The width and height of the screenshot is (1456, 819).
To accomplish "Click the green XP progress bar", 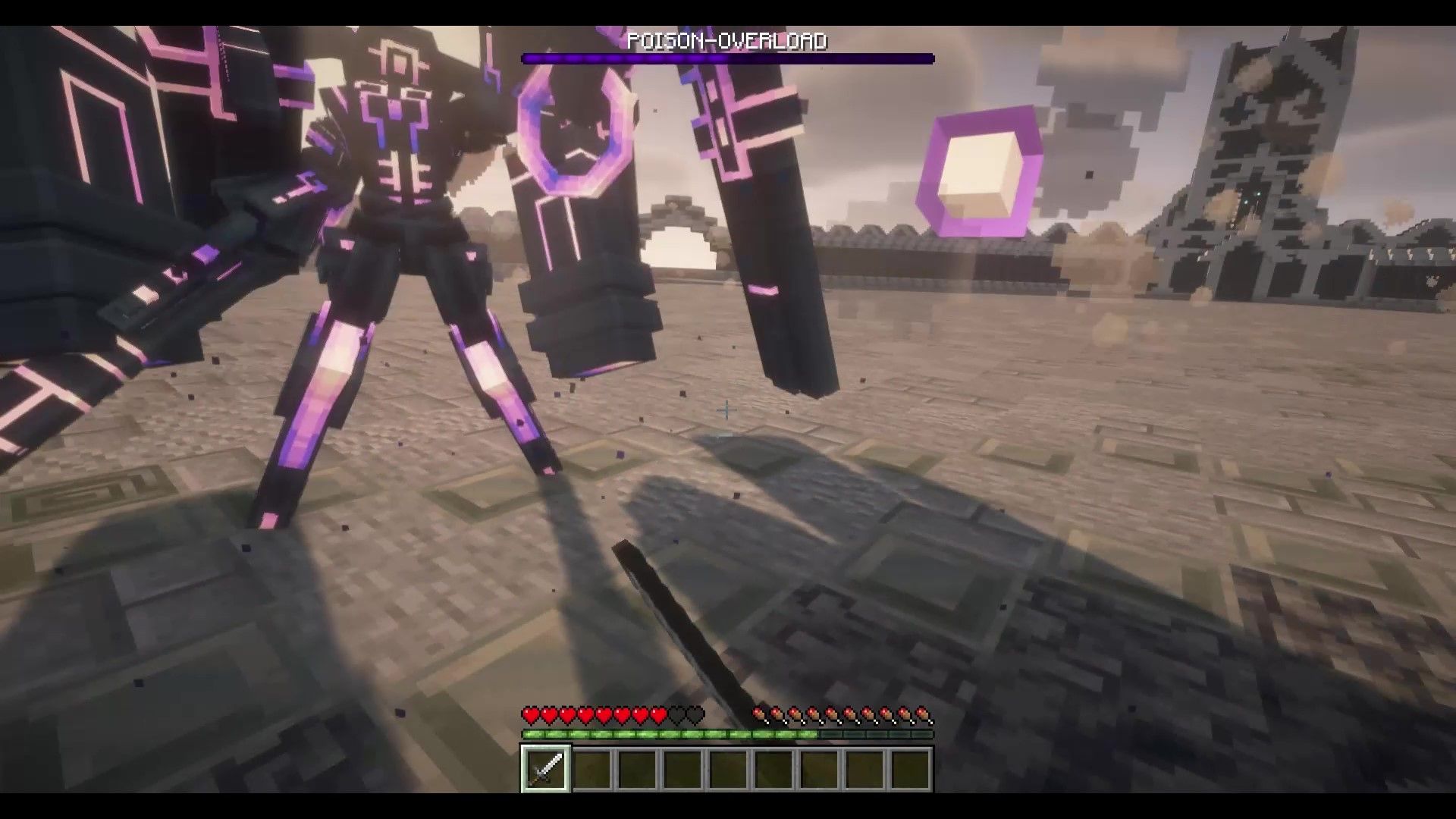I will tap(682, 734).
